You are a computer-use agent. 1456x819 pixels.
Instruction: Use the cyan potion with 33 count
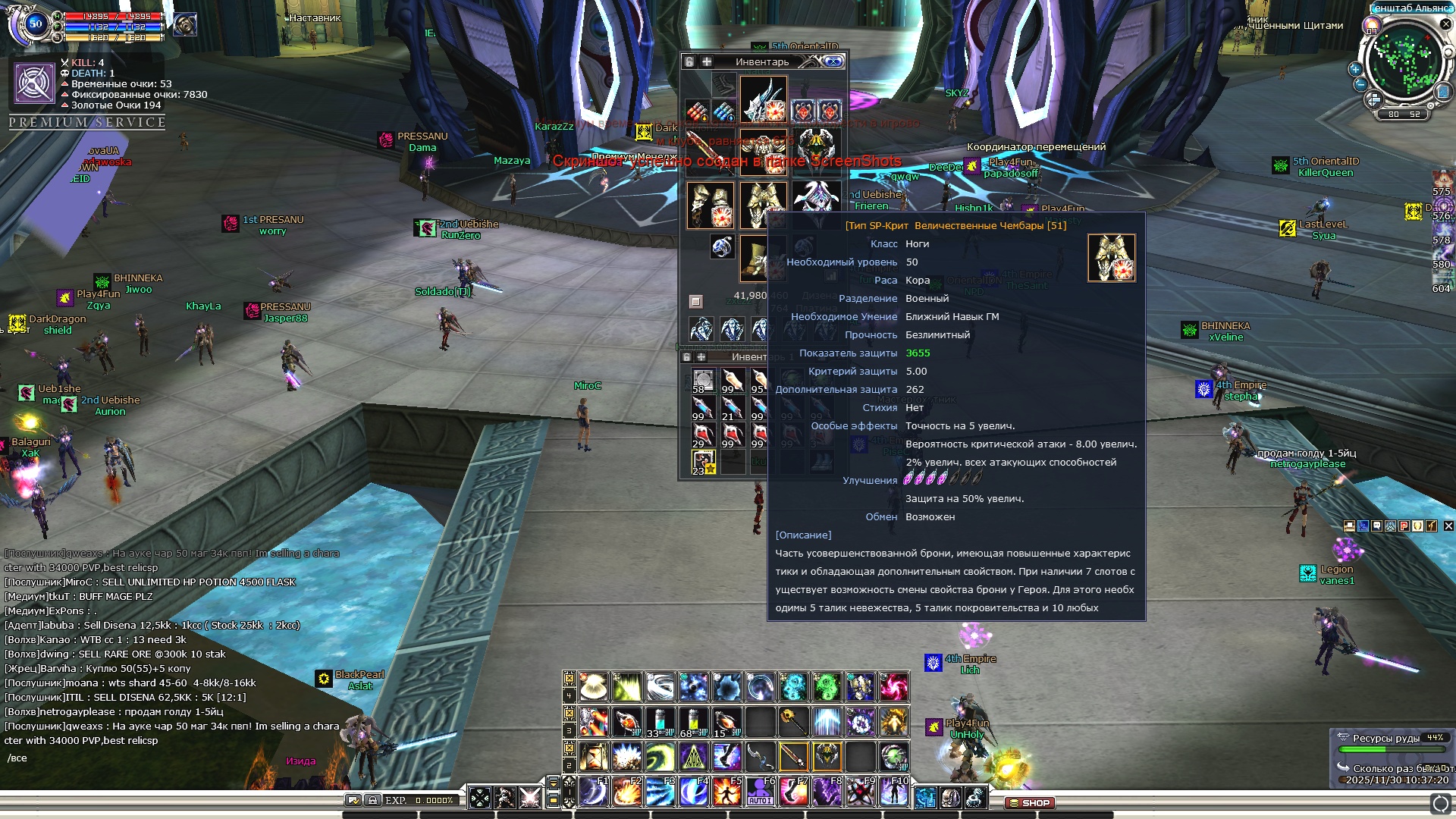pos(660,721)
